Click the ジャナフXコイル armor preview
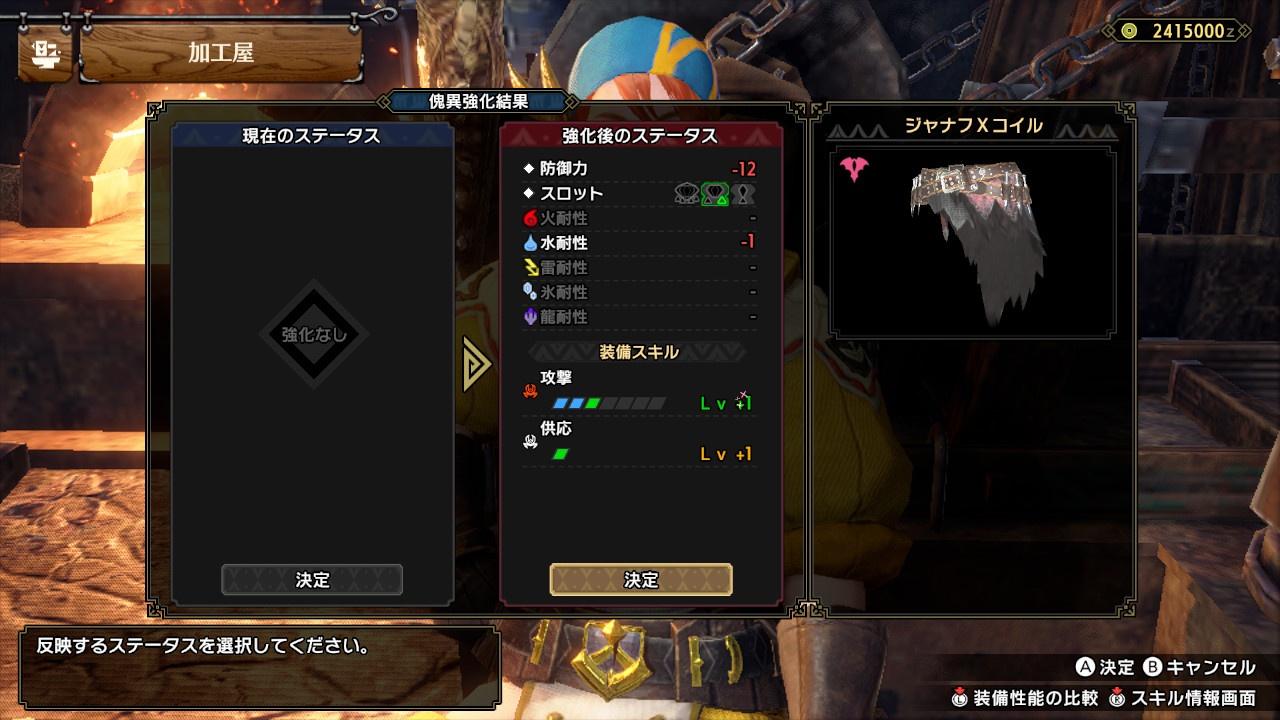This screenshot has width=1280, height=720. (972, 243)
